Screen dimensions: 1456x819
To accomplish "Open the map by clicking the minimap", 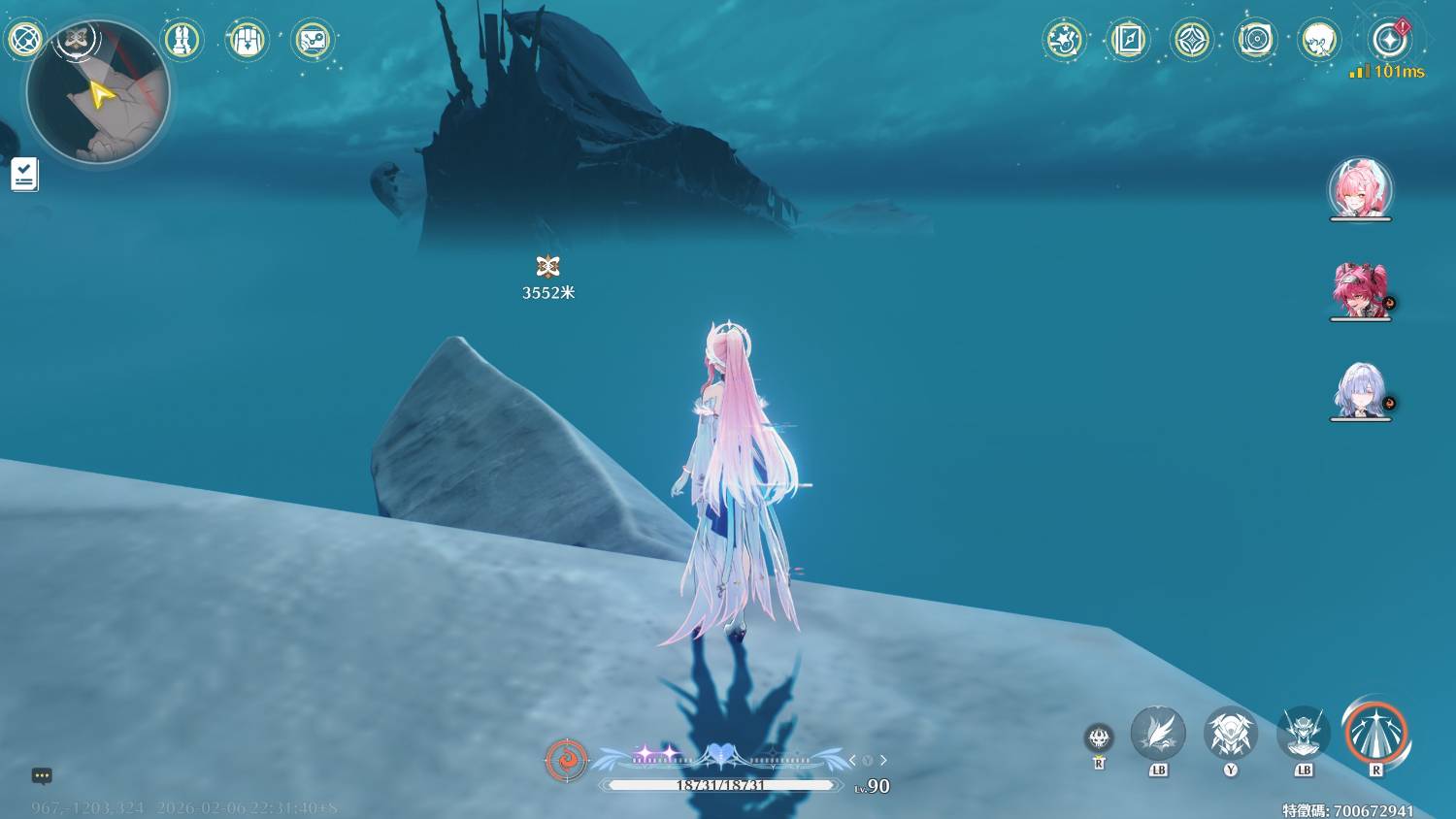I will pos(98,93).
